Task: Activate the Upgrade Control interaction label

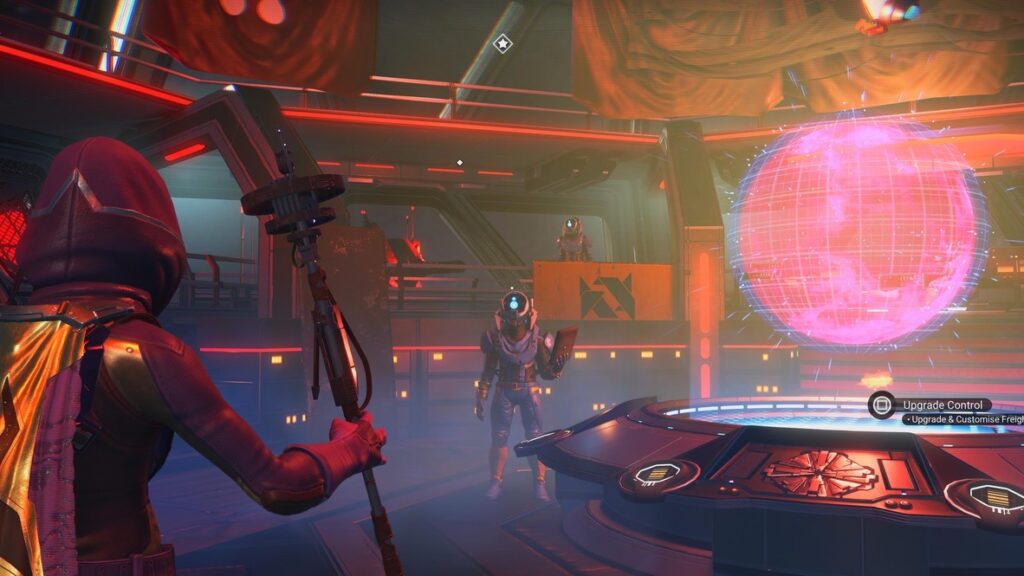Action: [944, 405]
